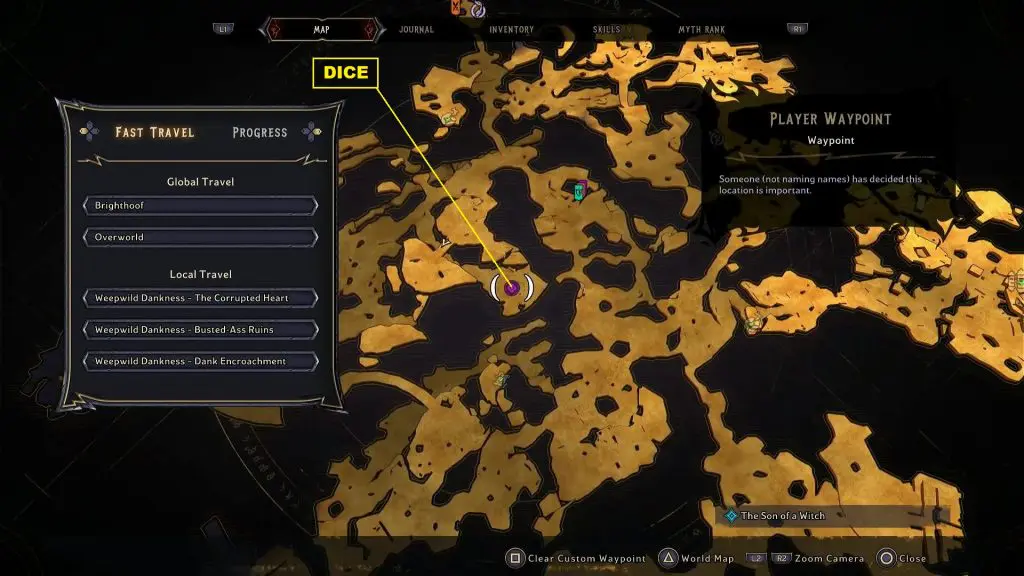Switch to the Journal tab
The height and width of the screenshot is (576, 1024).
[416, 30]
